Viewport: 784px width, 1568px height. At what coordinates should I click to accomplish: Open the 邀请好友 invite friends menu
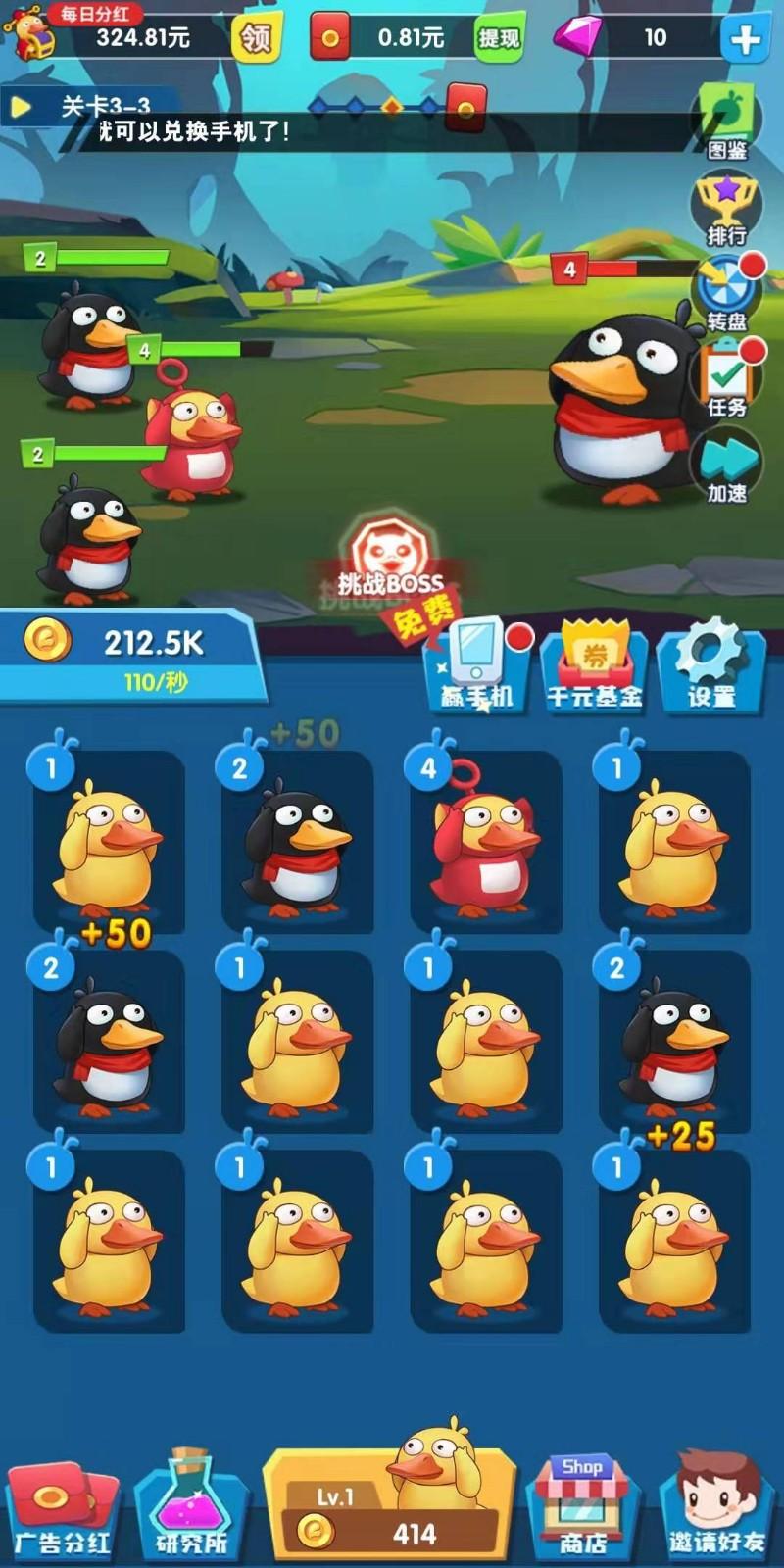point(716,1509)
